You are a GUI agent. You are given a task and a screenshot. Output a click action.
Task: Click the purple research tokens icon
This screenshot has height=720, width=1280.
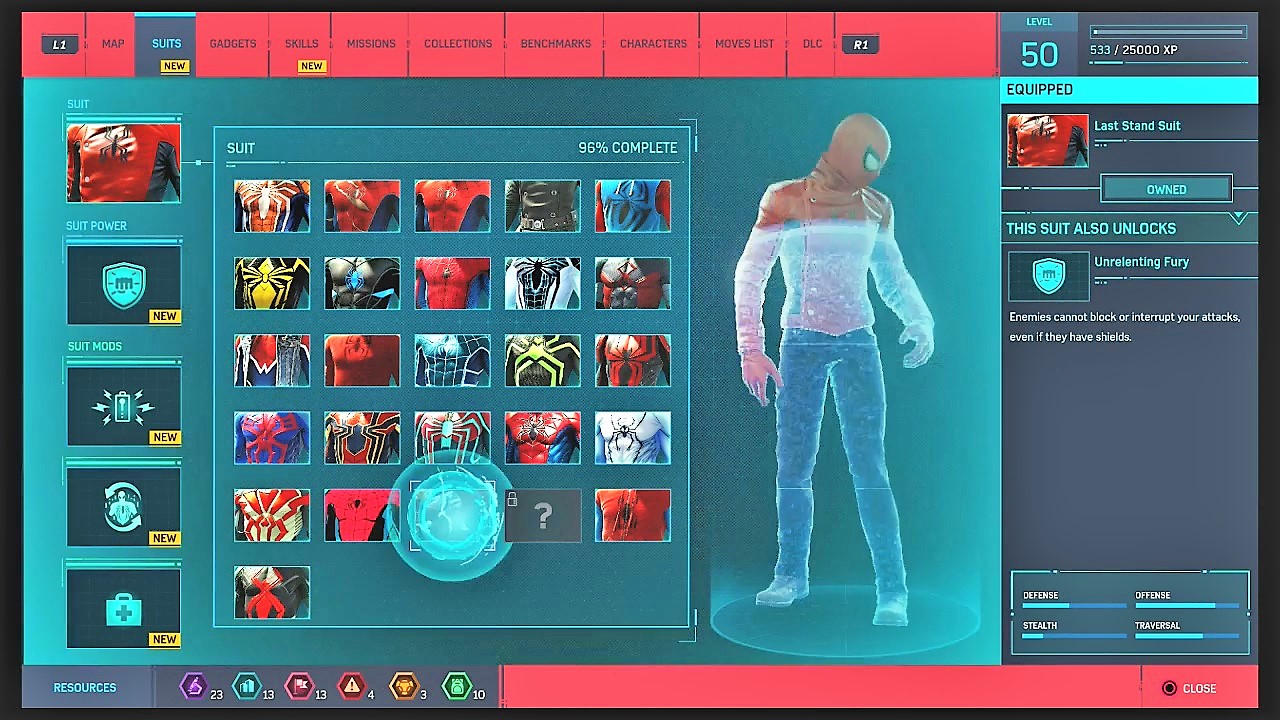coord(196,687)
